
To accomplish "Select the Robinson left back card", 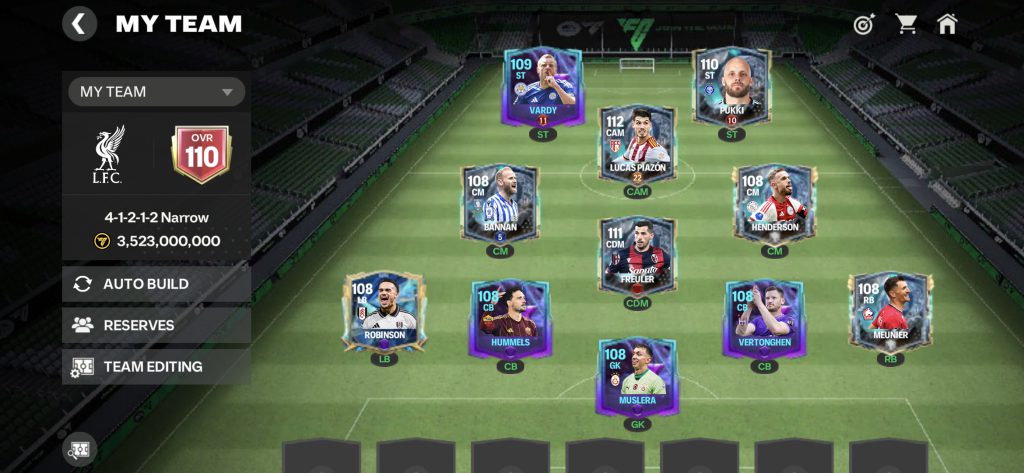I will click(385, 312).
